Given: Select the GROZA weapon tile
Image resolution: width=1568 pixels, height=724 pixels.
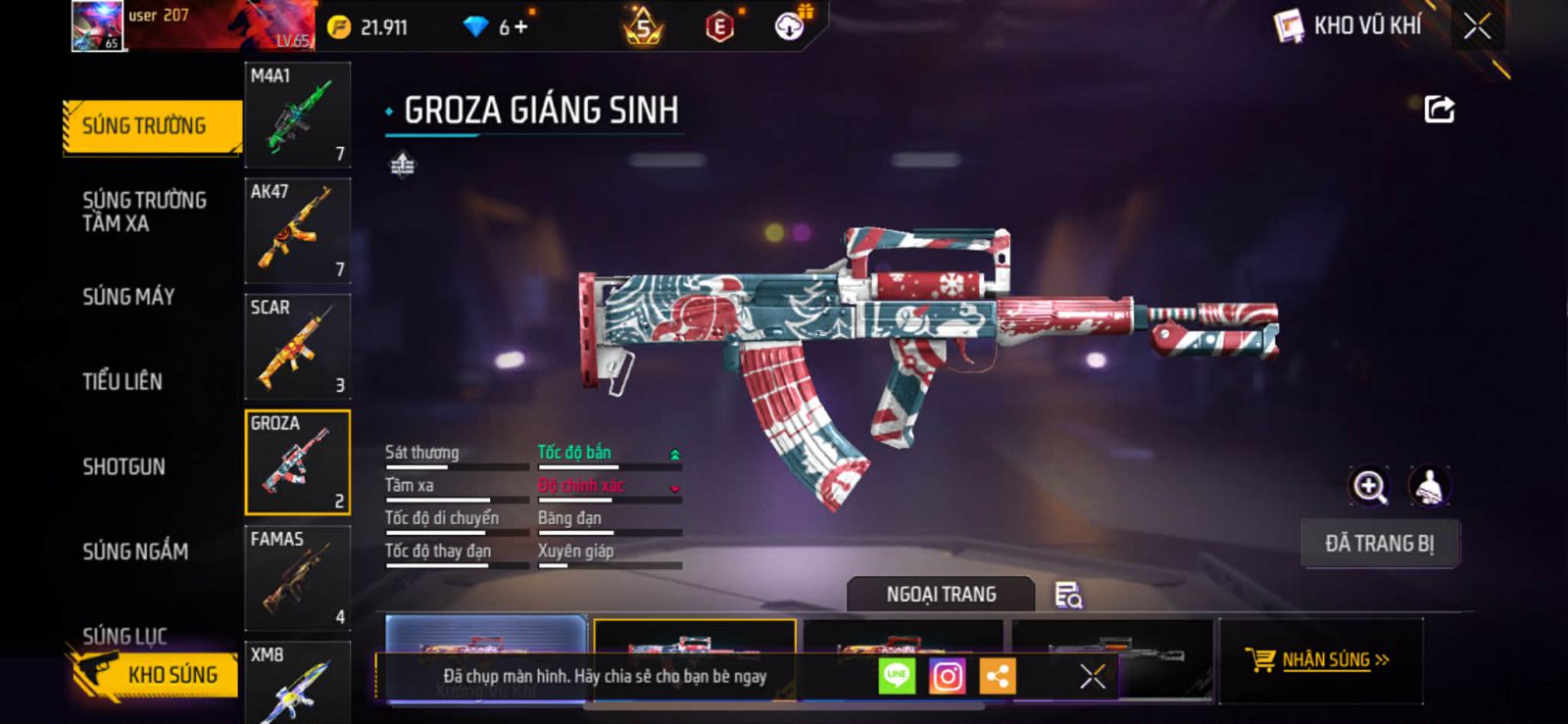Looking at the screenshot, I should pos(297,462).
